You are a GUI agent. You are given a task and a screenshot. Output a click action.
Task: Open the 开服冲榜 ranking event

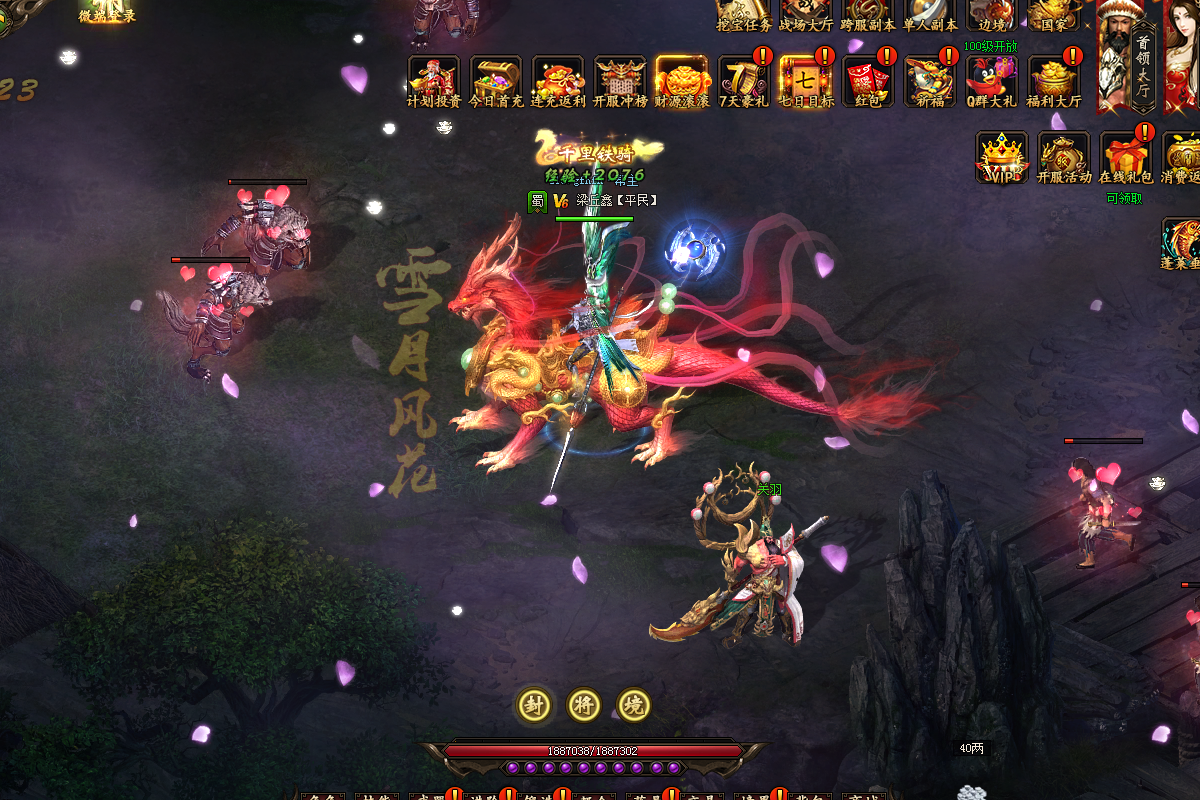click(x=620, y=80)
